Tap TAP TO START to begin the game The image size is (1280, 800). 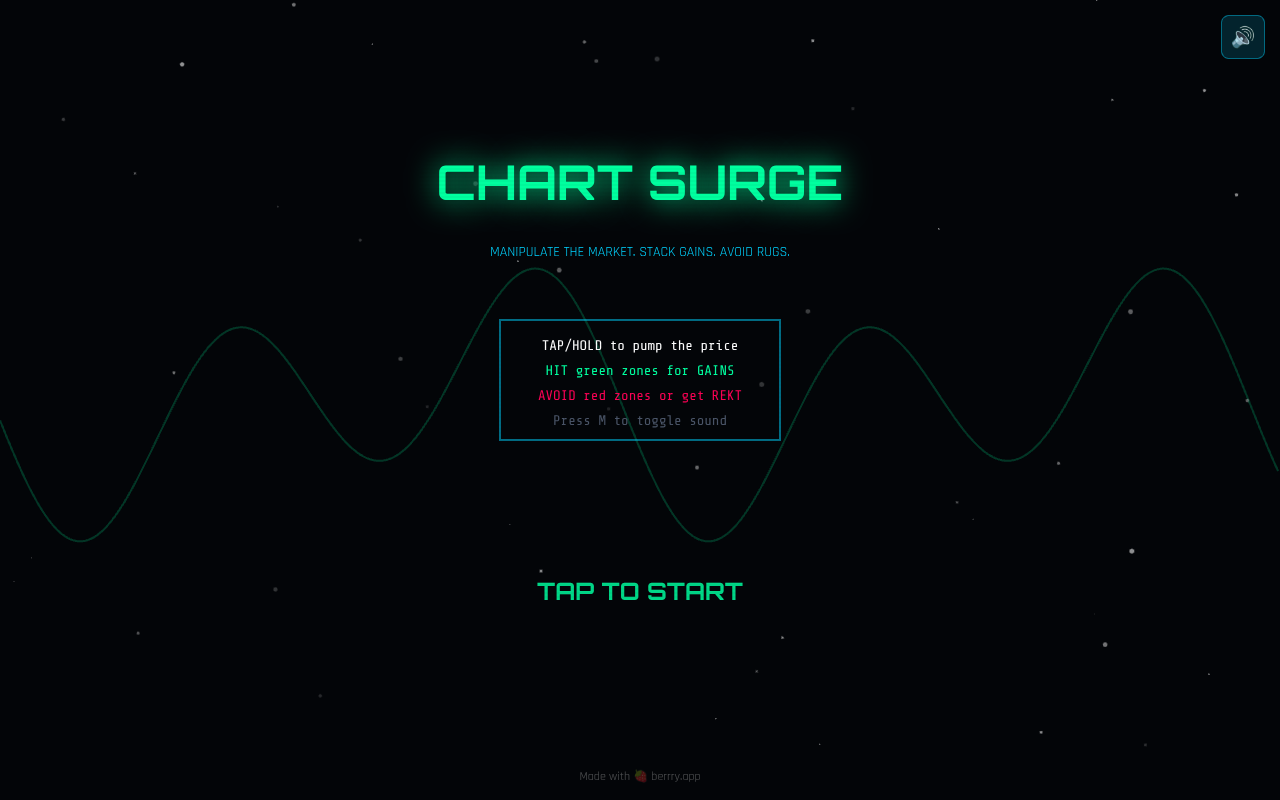point(640,590)
